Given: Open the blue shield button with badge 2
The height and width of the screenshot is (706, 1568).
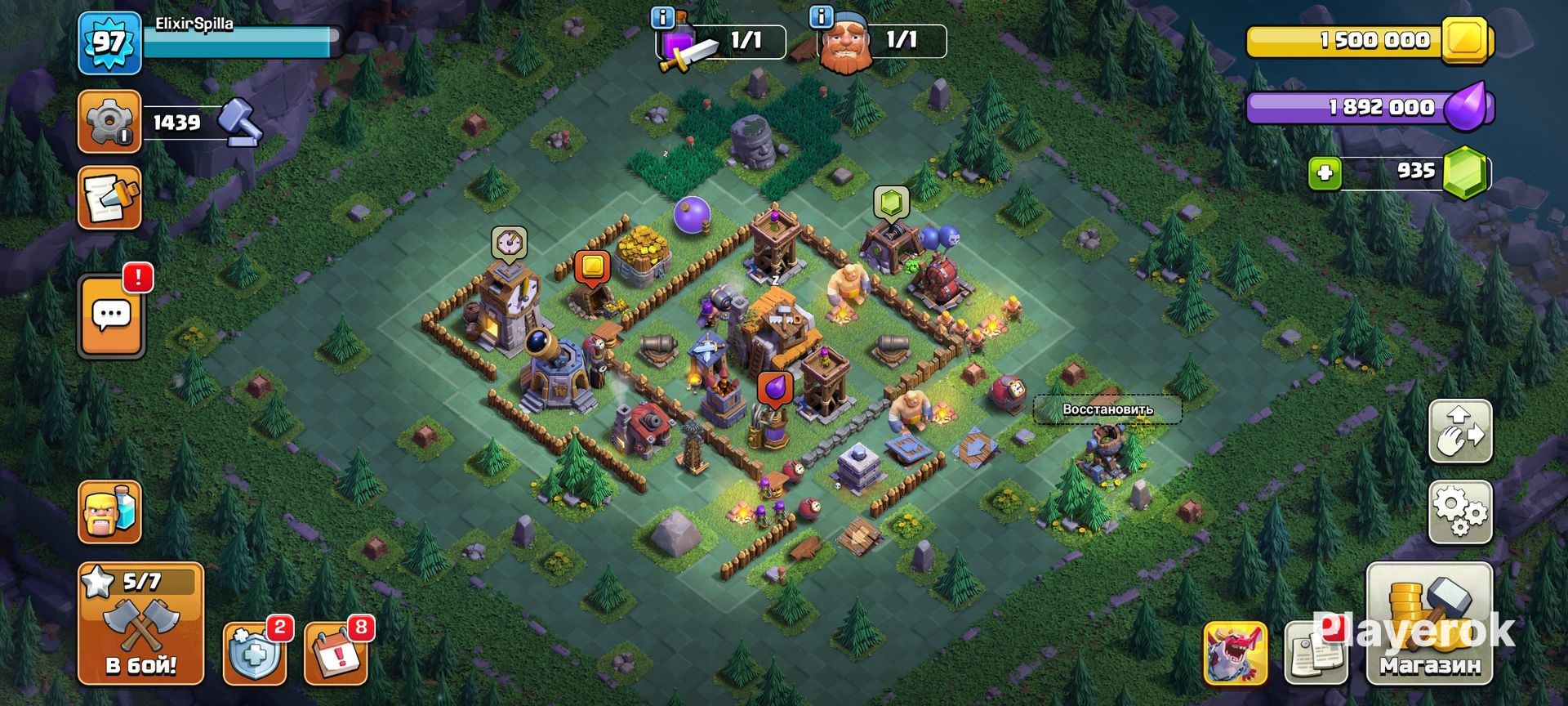Looking at the screenshot, I should (x=254, y=654).
